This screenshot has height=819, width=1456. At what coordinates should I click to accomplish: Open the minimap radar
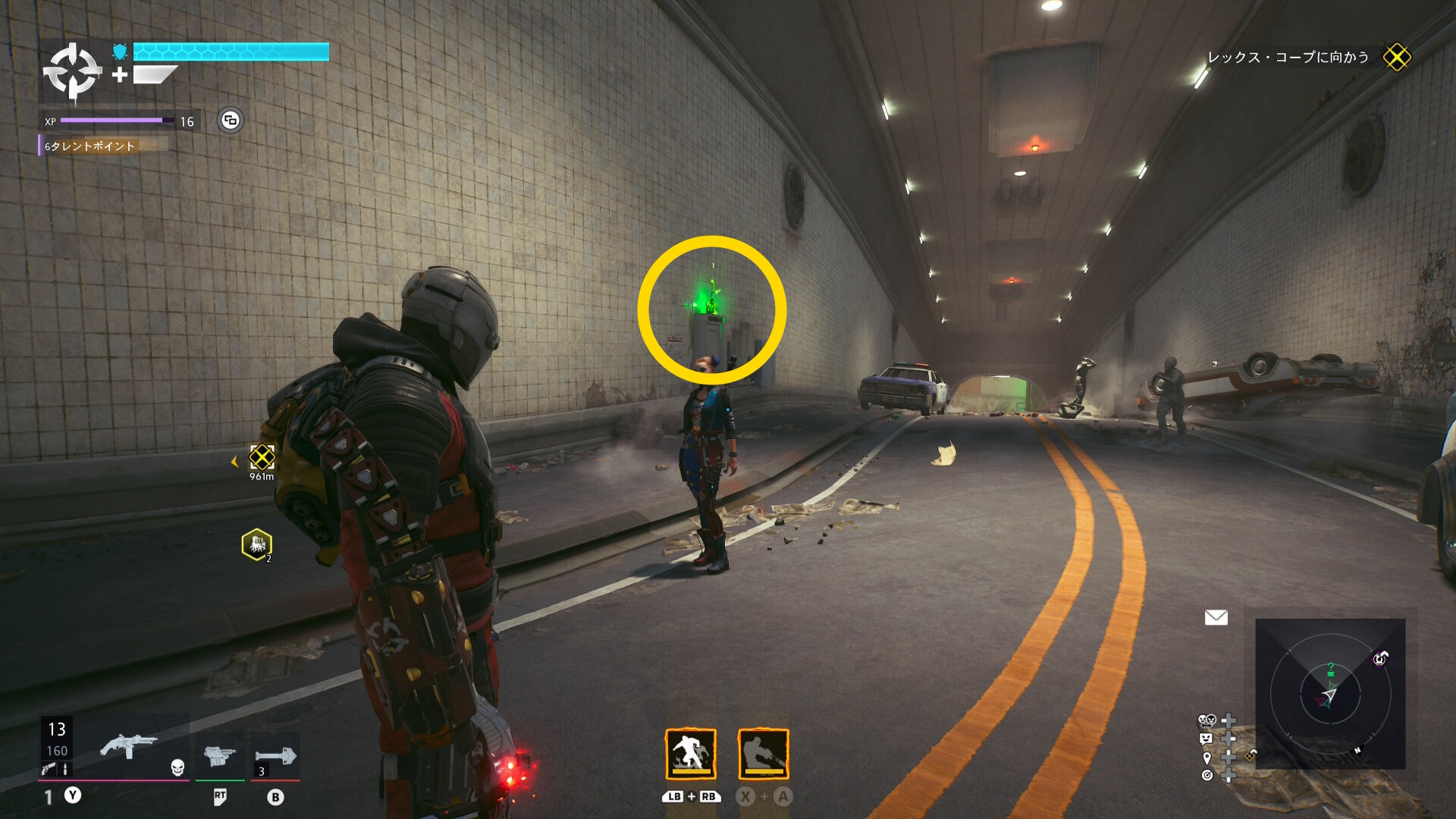[x=1329, y=693]
